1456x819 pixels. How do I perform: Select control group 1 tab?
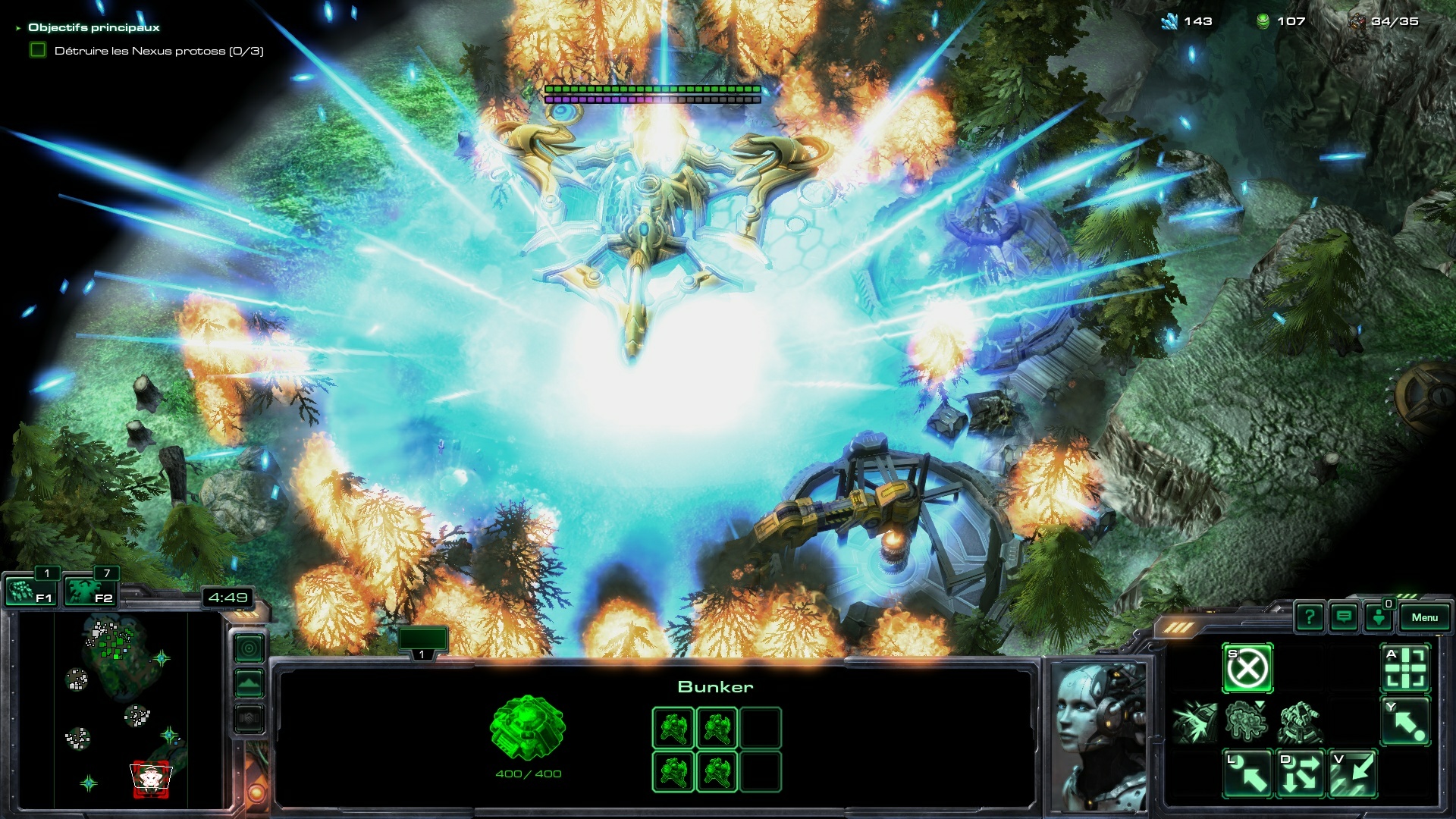tap(422, 641)
